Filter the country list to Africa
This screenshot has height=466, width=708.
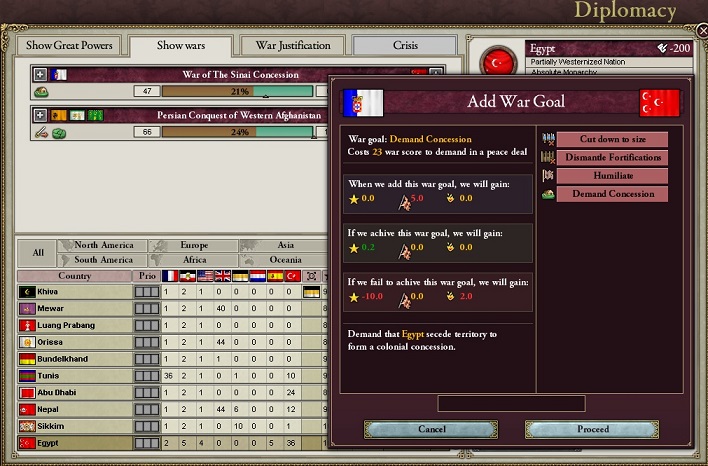point(194,260)
